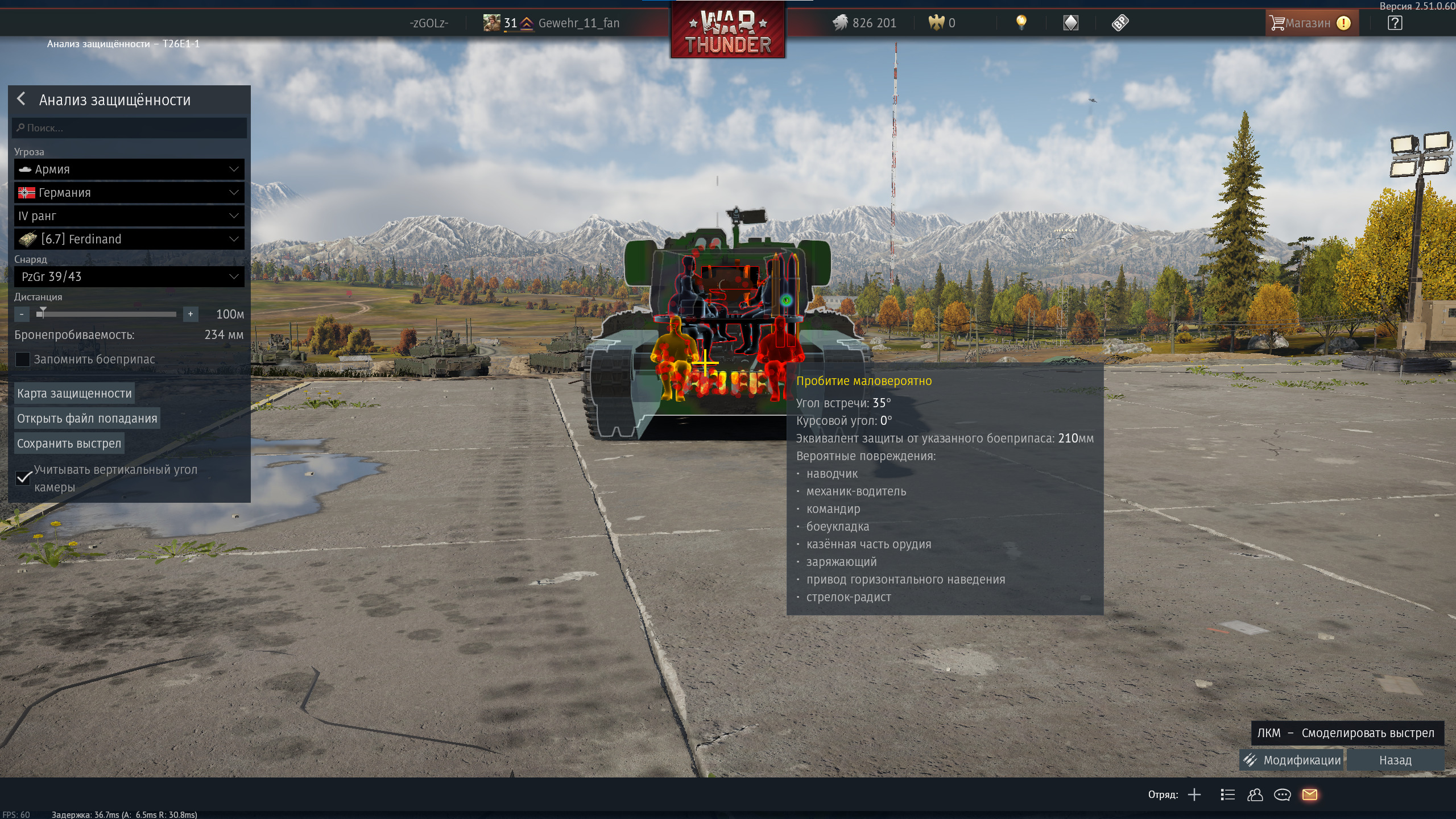Open the Армия threat type dropdown
Image resolution: width=1456 pixels, height=819 pixels.
(x=129, y=169)
